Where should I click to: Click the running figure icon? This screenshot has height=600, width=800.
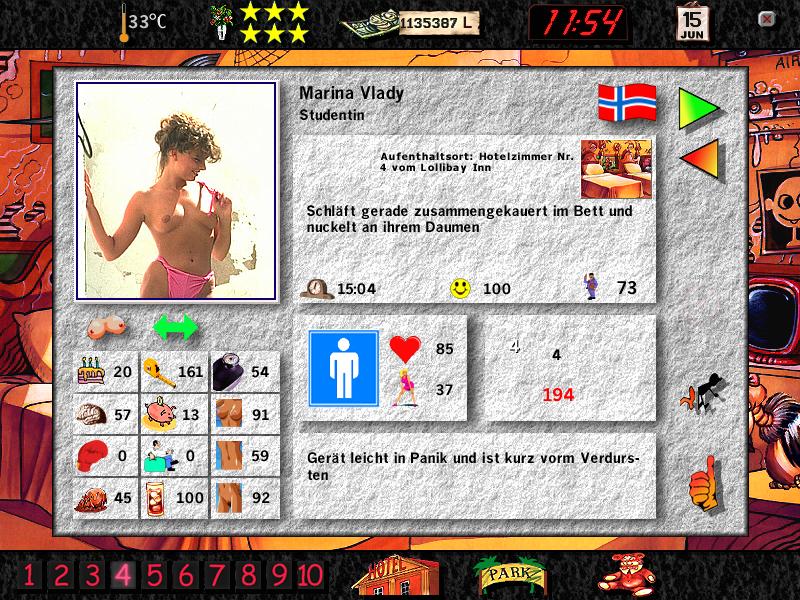click(704, 393)
